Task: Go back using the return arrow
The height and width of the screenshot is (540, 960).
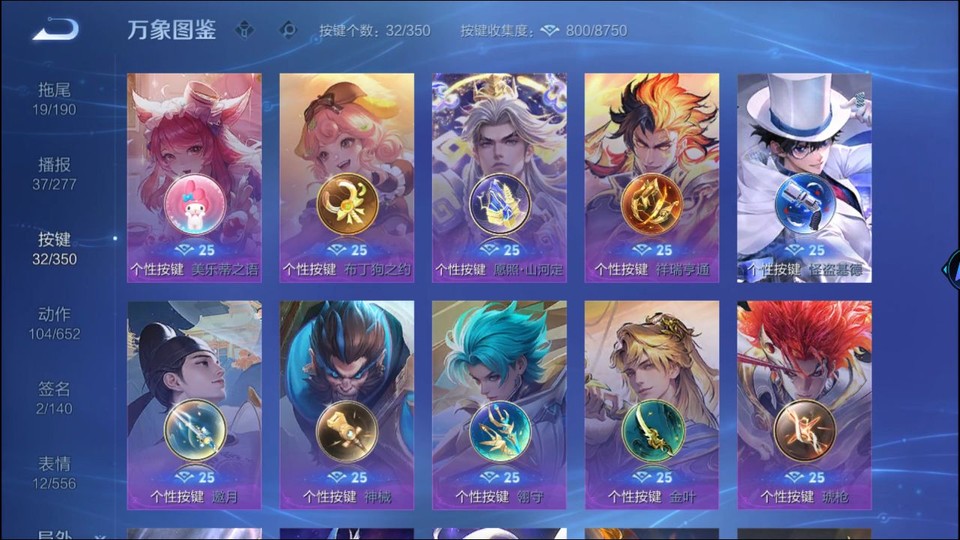Action: pos(55,30)
